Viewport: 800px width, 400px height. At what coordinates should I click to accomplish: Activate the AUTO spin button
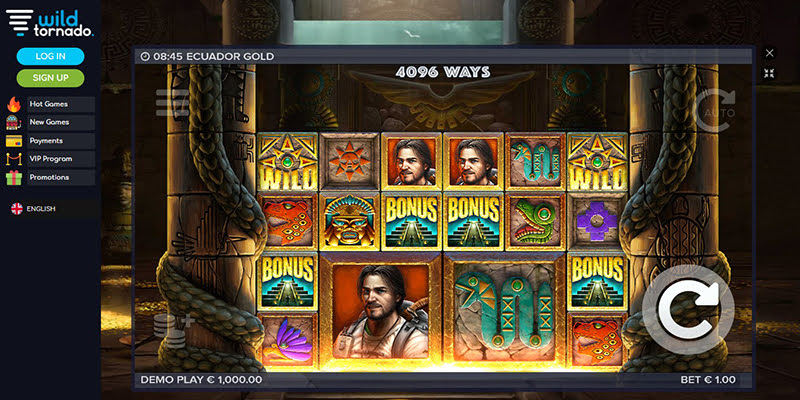(714, 110)
